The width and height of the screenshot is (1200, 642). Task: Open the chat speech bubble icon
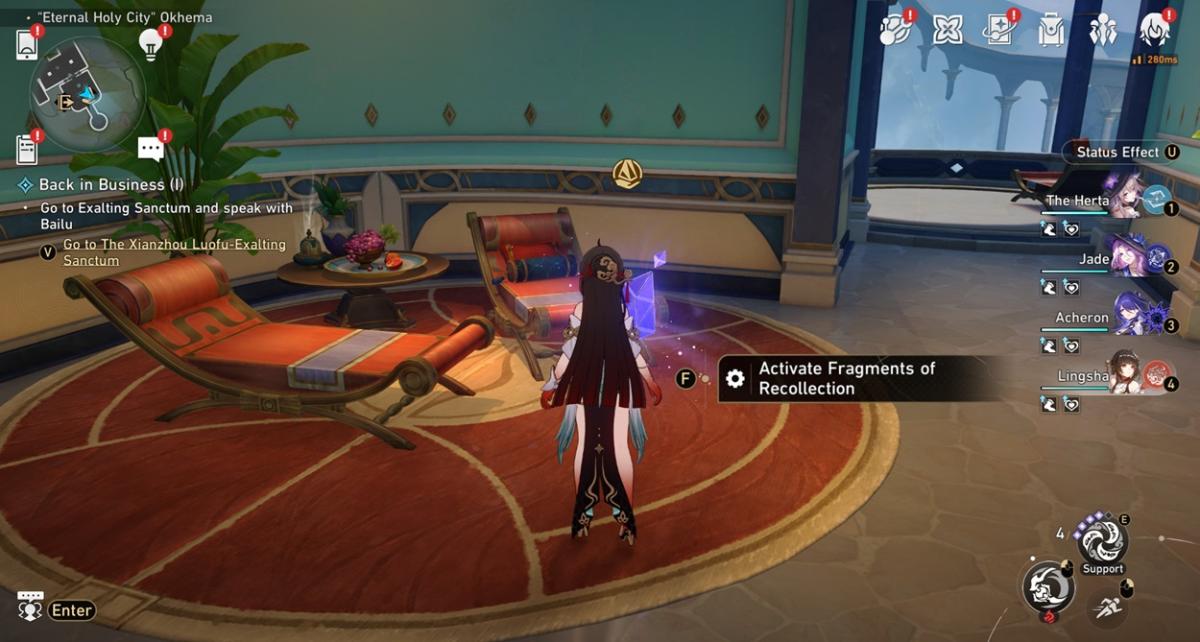(151, 150)
